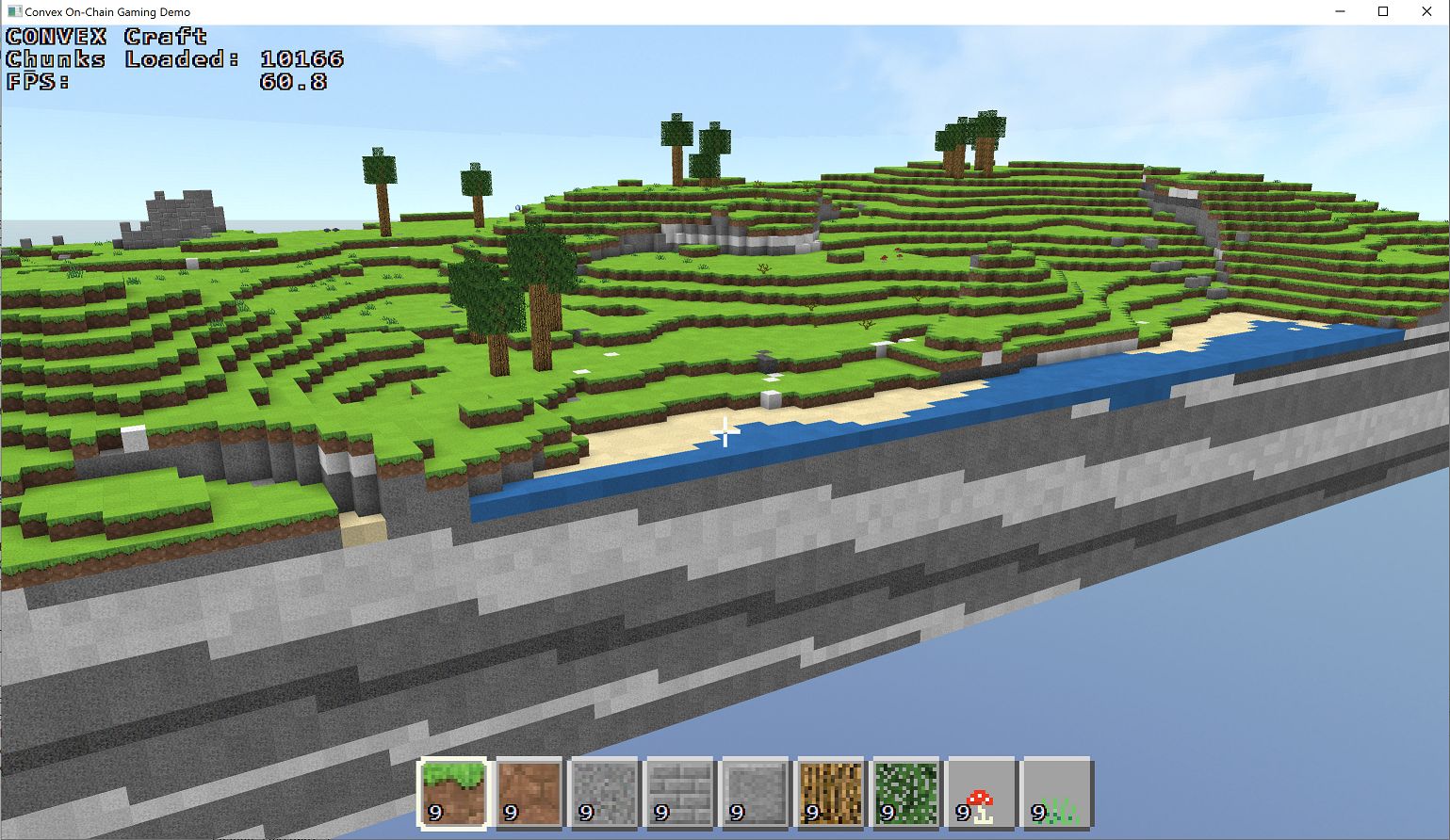The height and width of the screenshot is (840, 1450).
Task: Select the wood log block in the hotbar
Action: click(829, 791)
